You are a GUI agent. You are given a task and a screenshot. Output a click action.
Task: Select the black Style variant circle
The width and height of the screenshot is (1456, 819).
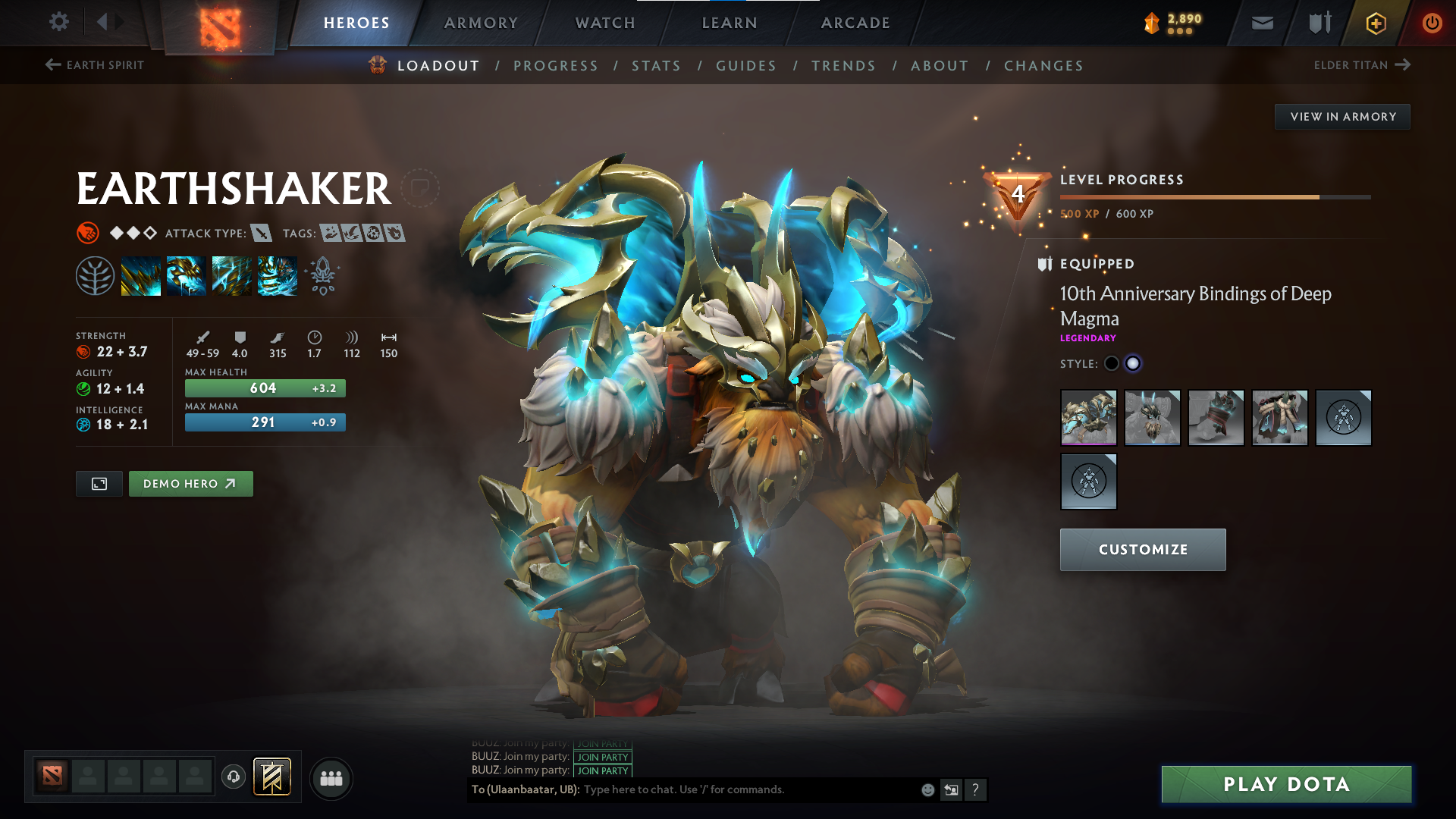[1112, 363]
